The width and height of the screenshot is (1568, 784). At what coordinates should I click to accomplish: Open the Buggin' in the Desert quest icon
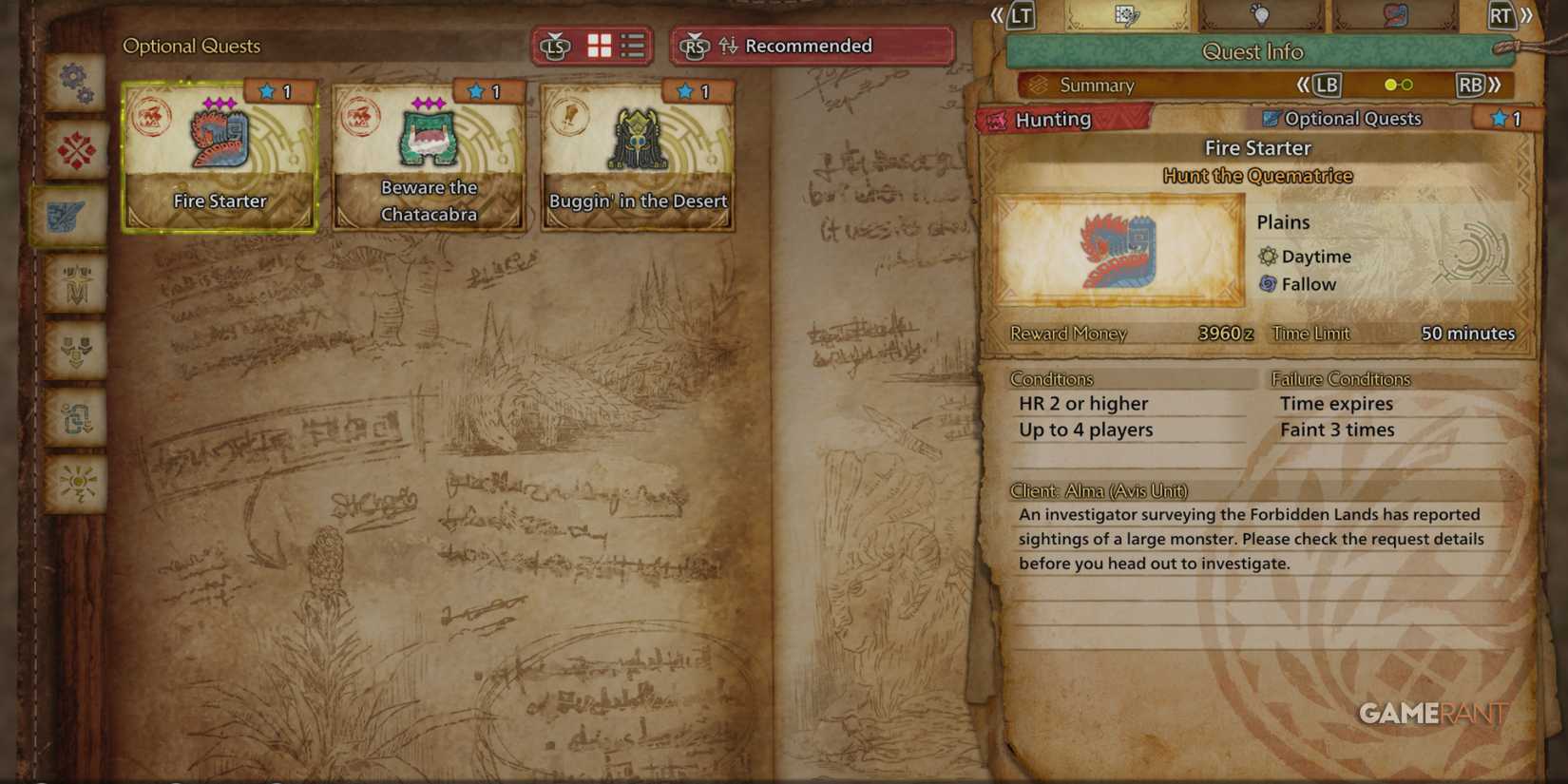pyautogui.click(x=637, y=138)
